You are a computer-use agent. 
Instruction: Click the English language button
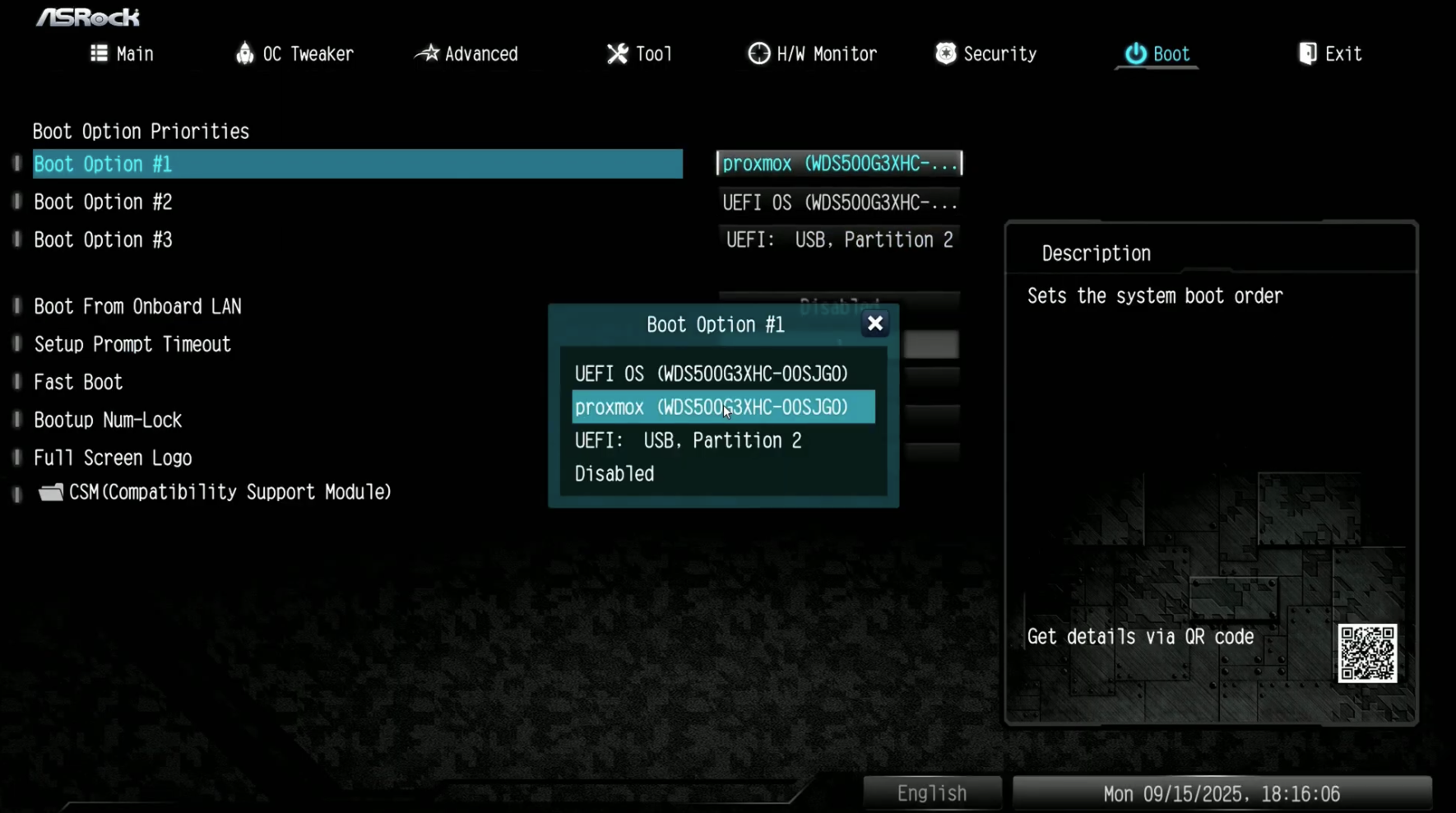(x=932, y=792)
